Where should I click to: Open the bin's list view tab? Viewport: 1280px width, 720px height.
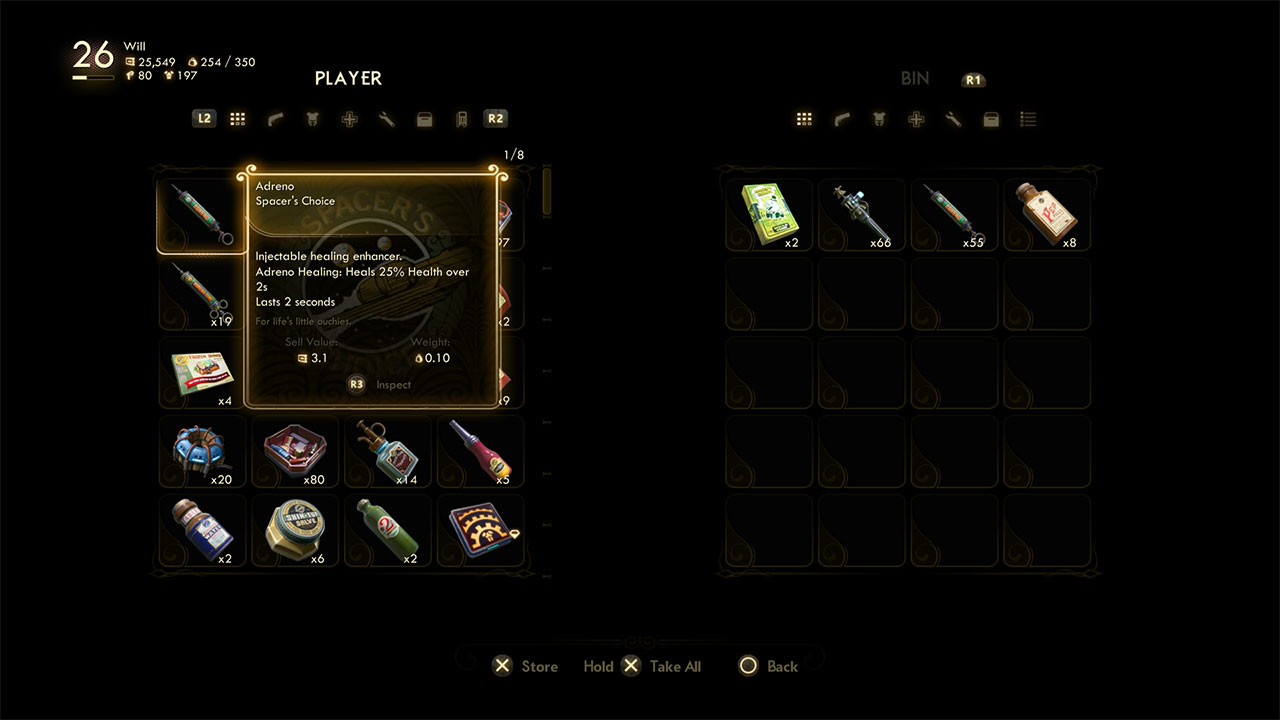click(1028, 119)
